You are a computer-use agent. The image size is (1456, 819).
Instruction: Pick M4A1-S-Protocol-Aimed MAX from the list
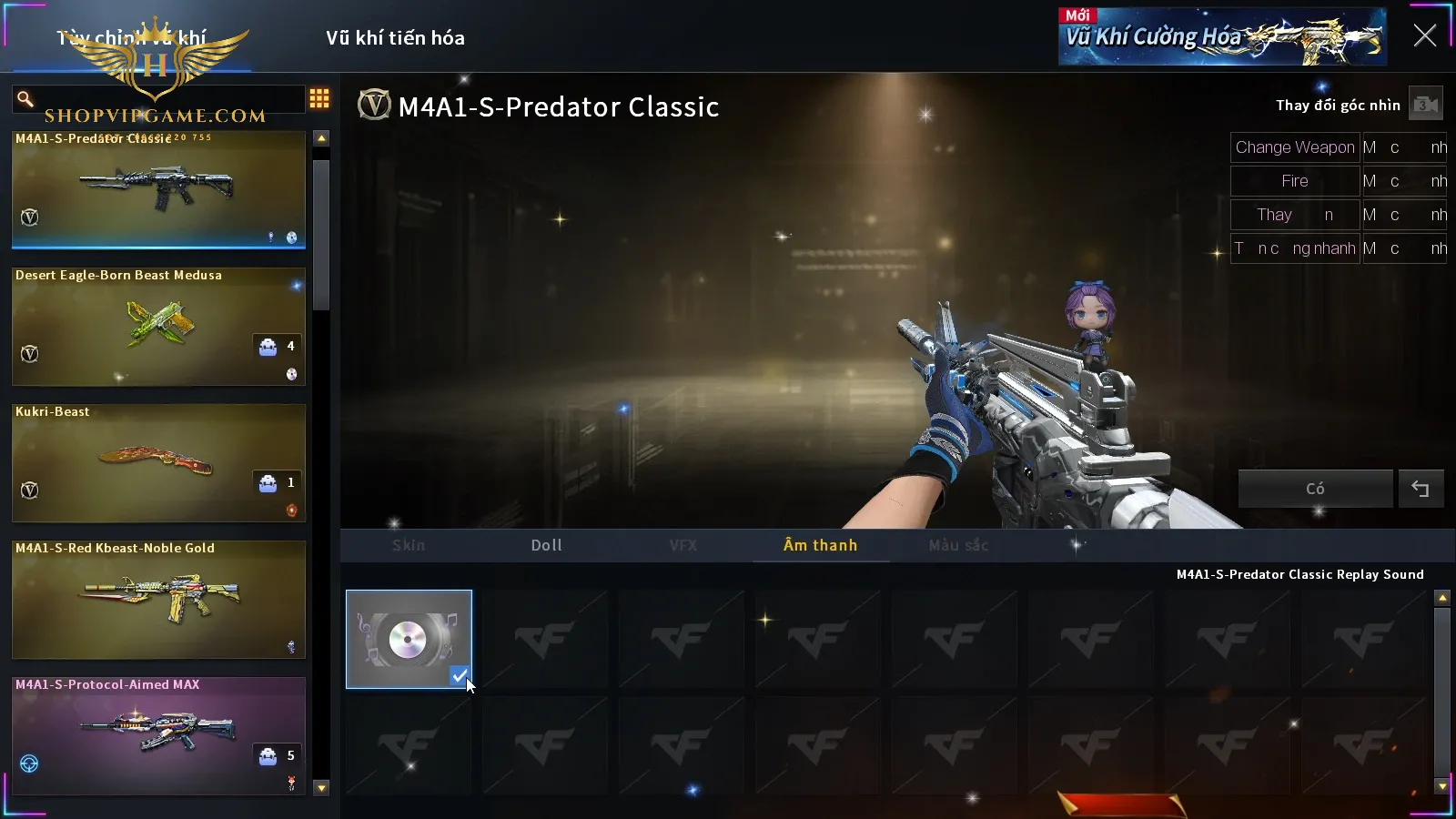pyautogui.click(x=158, y=735)
